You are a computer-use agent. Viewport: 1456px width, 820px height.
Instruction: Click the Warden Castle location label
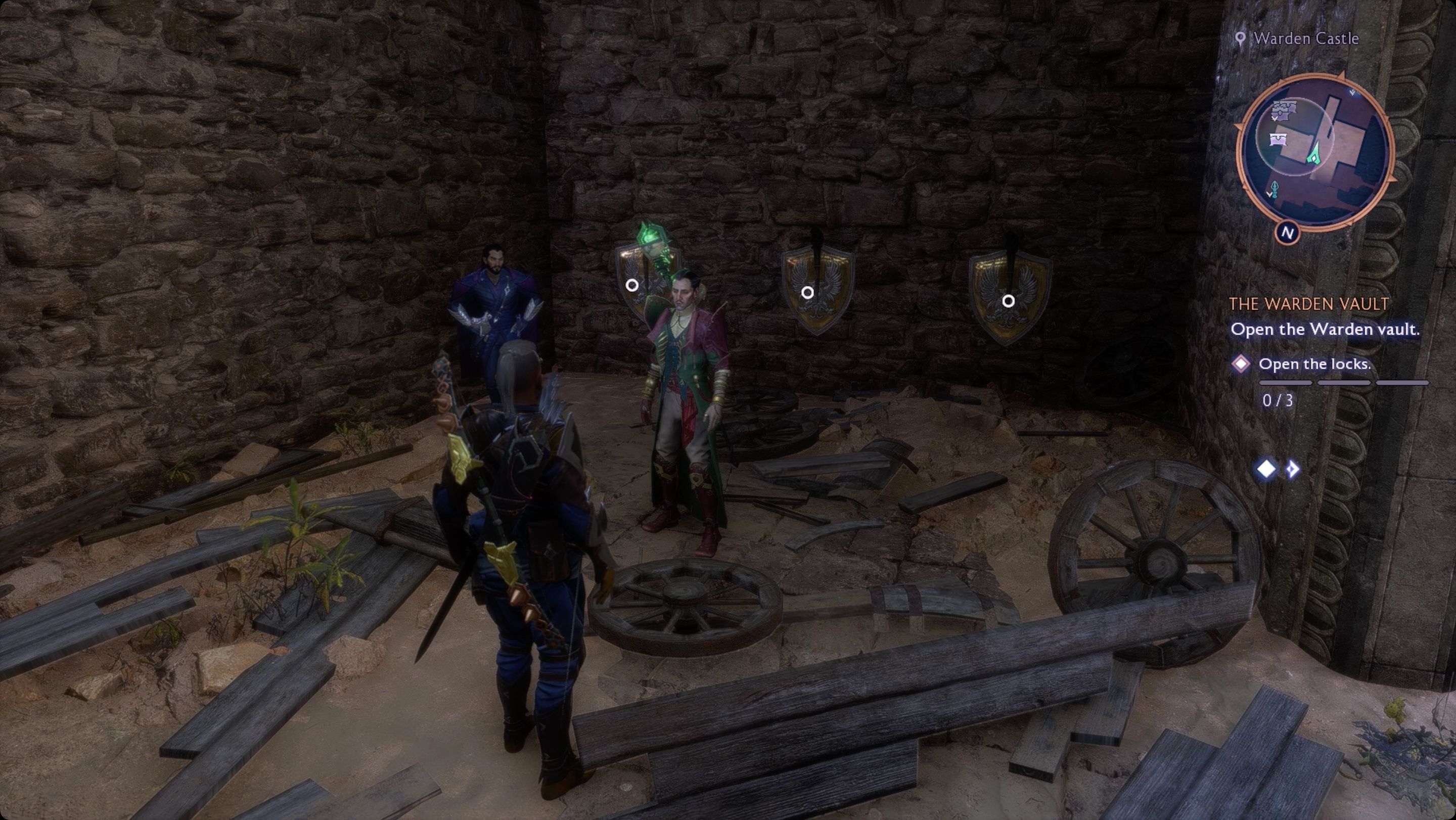tap(1306, 37)
